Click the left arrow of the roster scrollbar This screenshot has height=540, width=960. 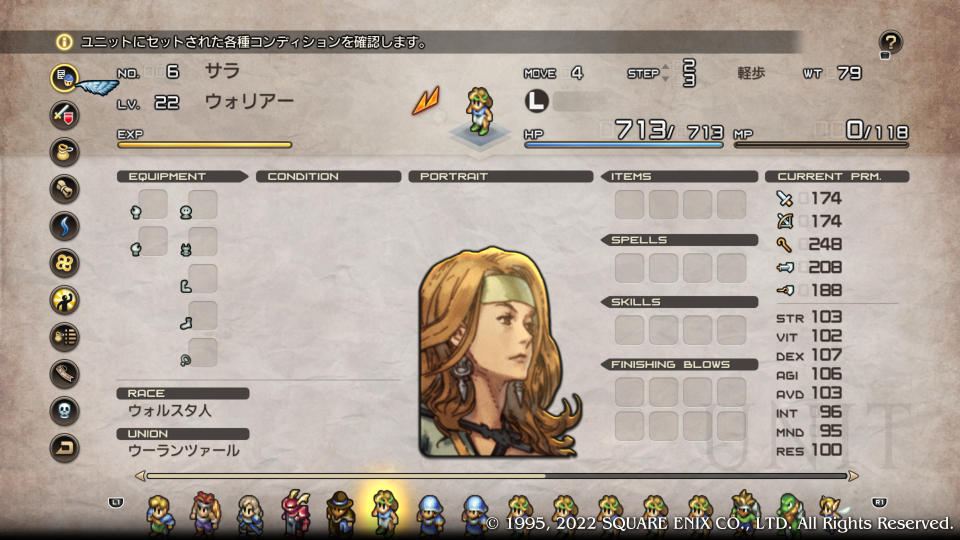tap(139, 476)
